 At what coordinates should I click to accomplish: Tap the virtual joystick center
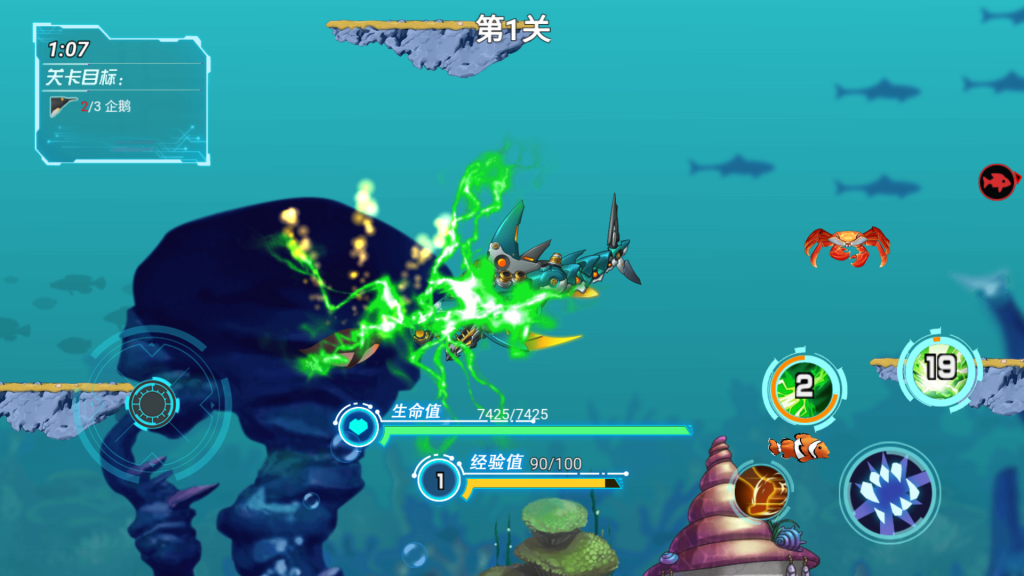151,404
